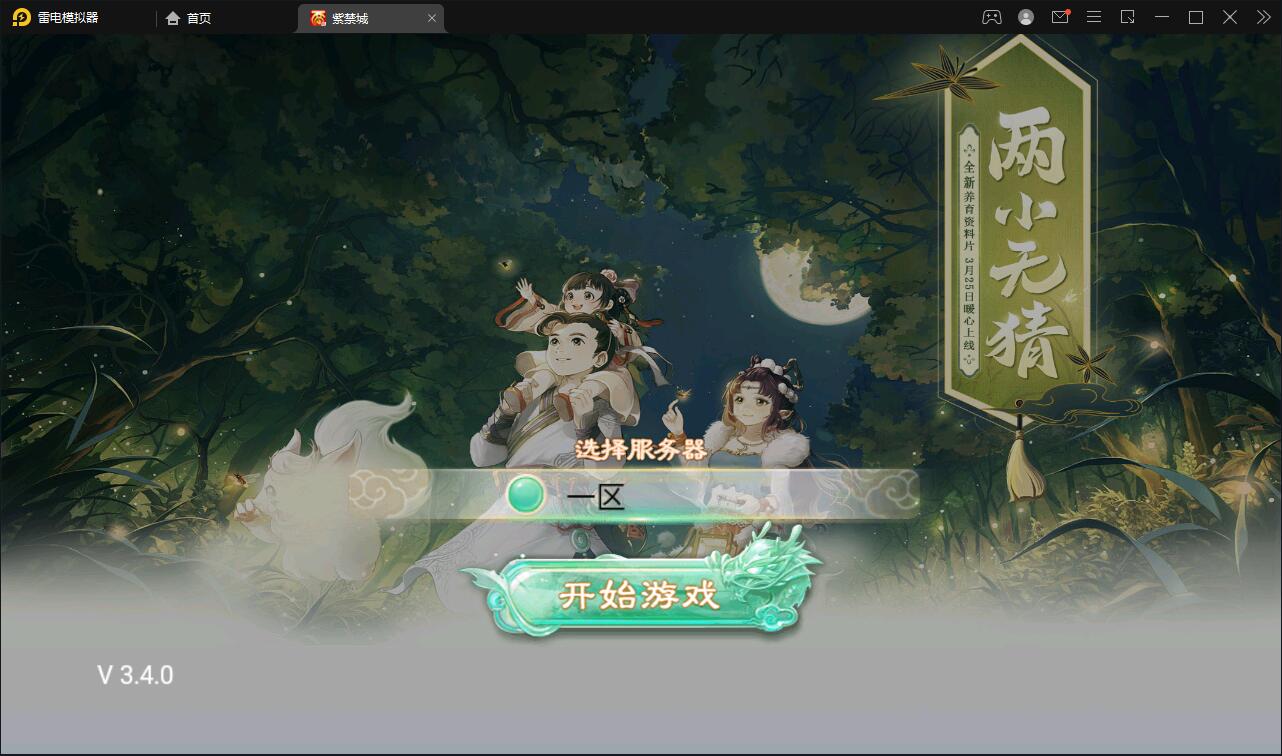Switch to the 首页 tab
The image size is (1282, 756).
click(x=190, y=17)
